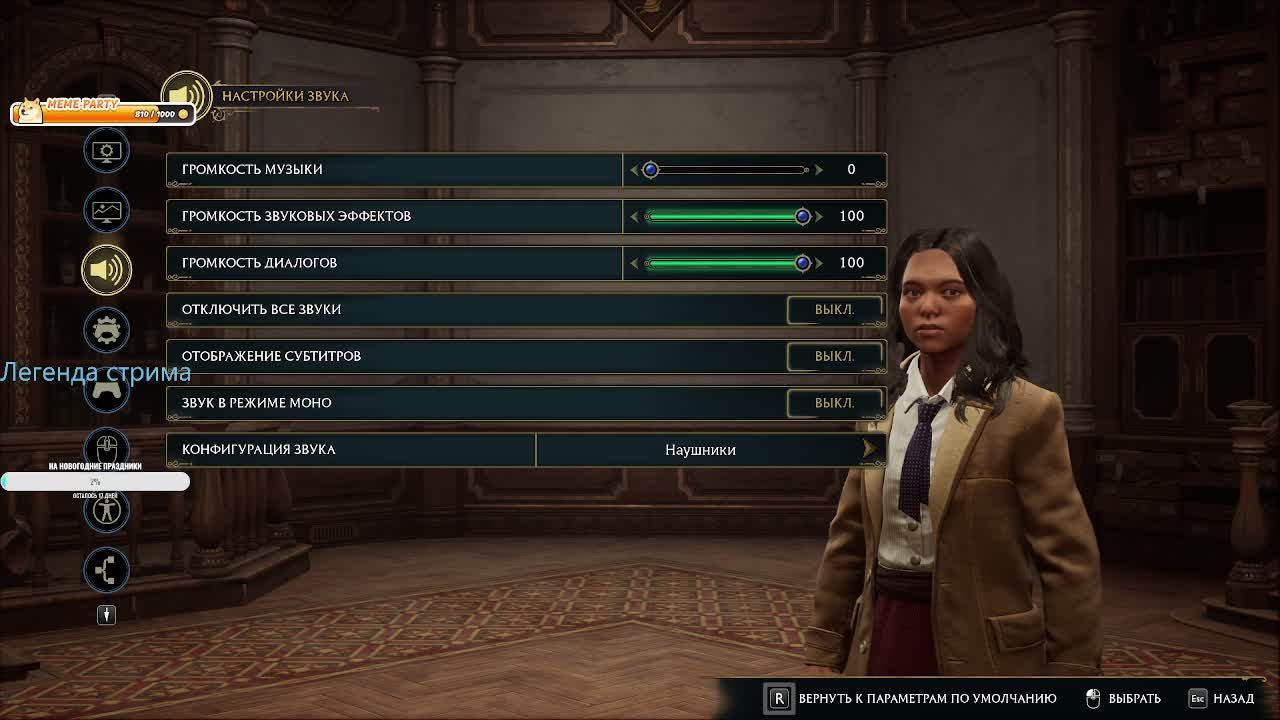Screen dimensions: 1280x720
Task: Switch to the graphics settings picture tab
Action: pyautogui.click(x=107, y=211)
